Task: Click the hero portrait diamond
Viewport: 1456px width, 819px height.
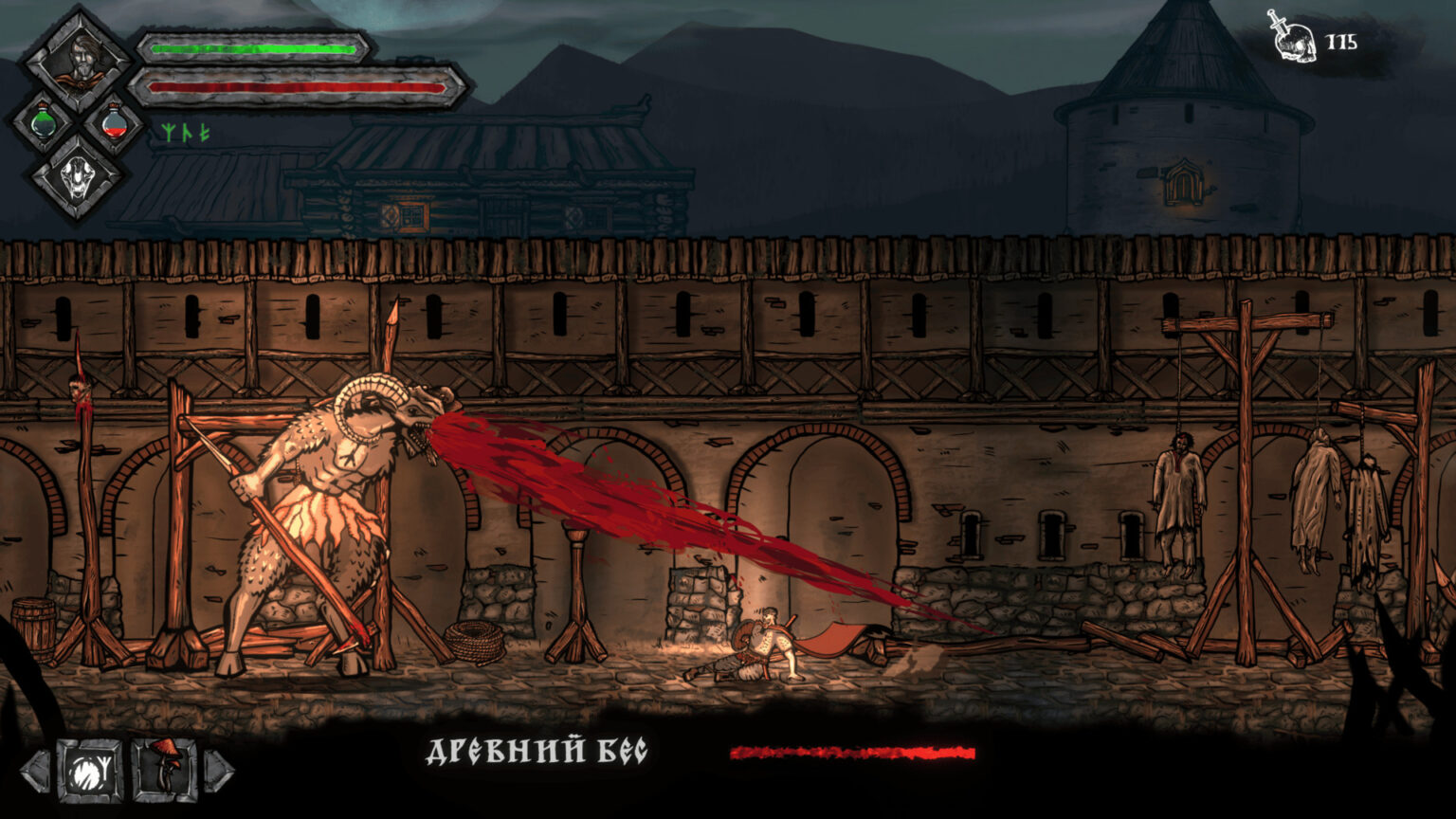Action: pyautogui.click(x=78, y=60)
